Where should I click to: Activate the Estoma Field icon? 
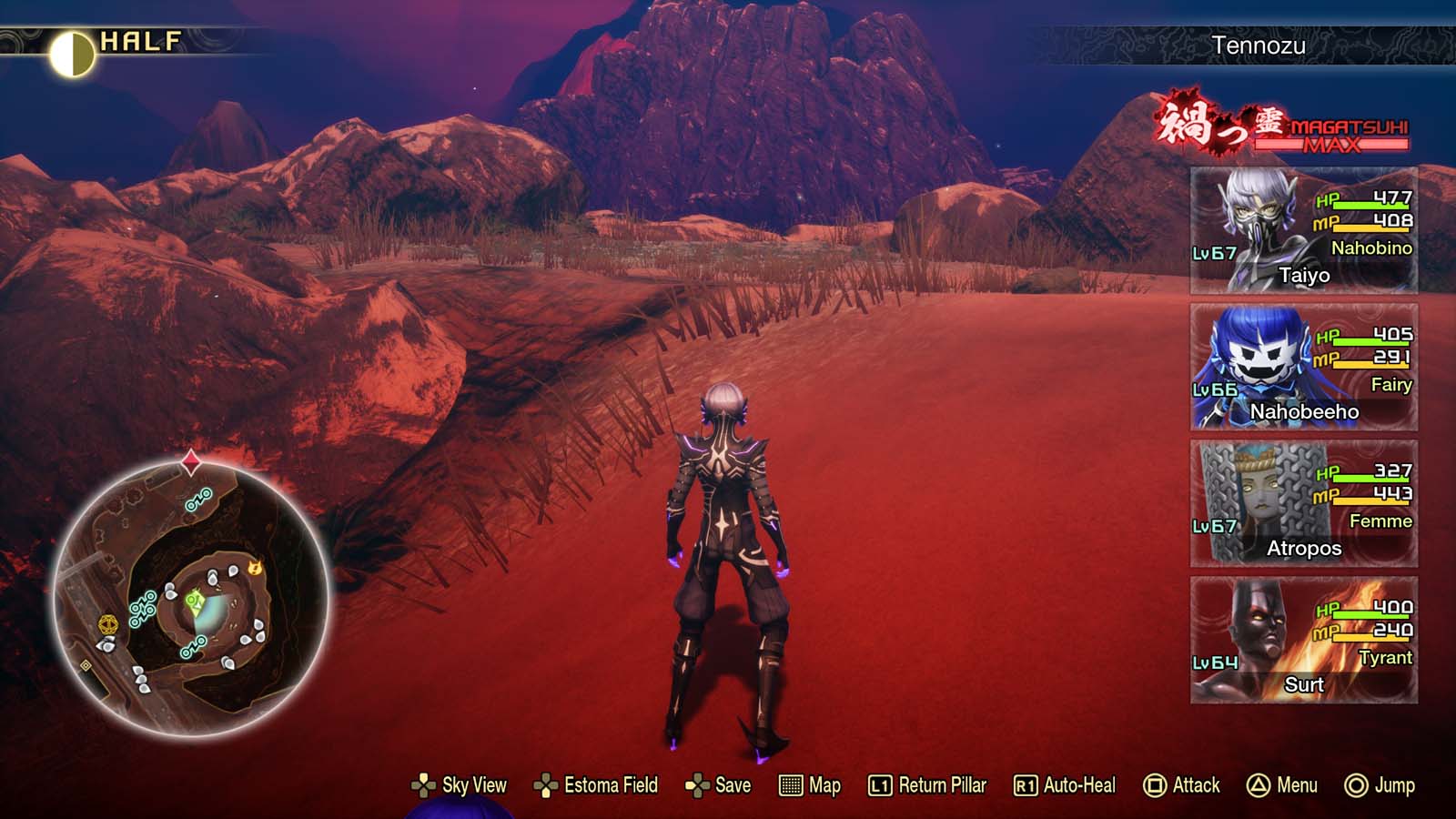546,784
